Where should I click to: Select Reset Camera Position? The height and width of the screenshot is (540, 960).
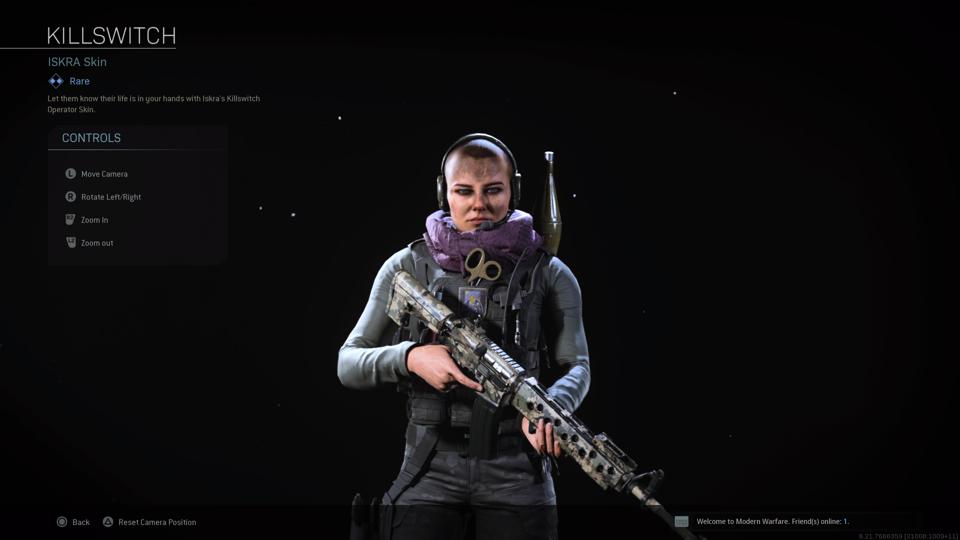[149, 522]
